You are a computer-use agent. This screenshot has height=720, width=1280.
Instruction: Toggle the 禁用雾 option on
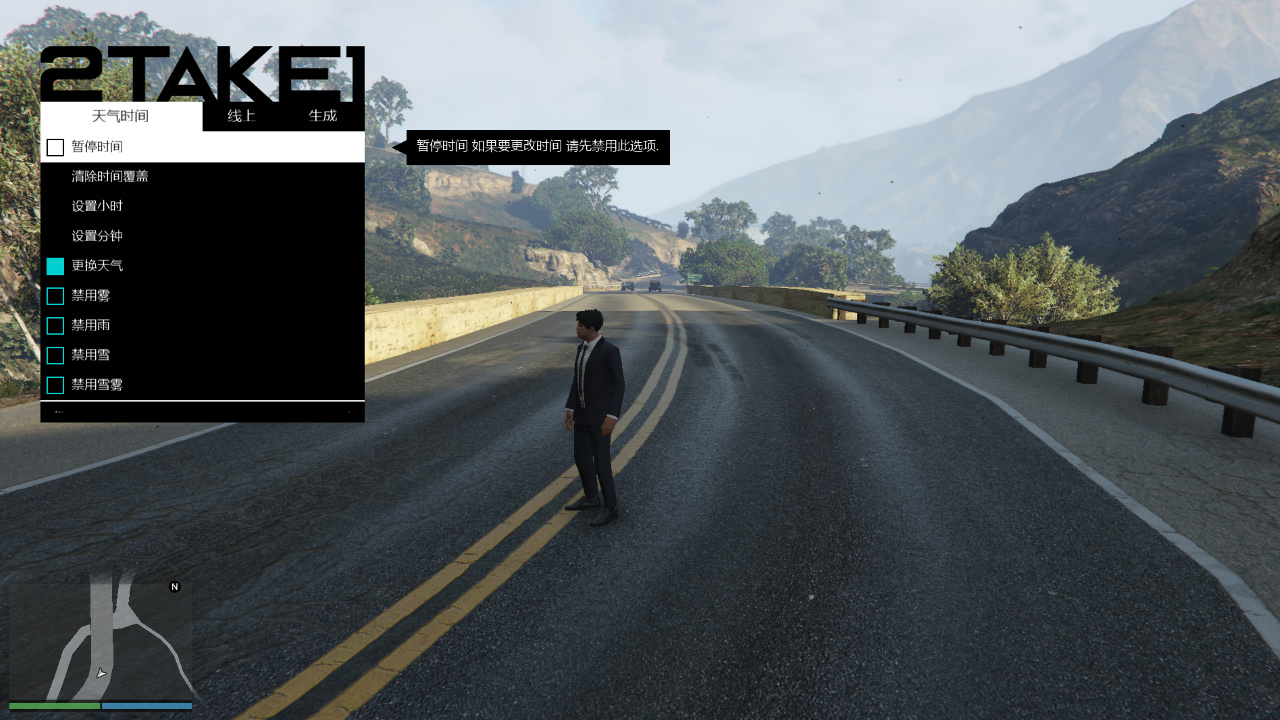point(55,295)
